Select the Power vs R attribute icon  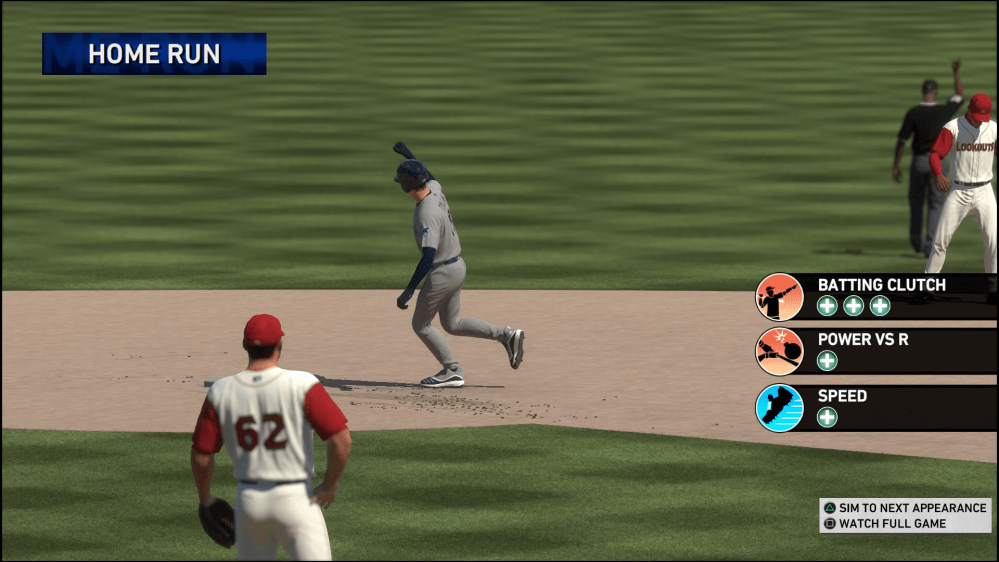[x=779, y=352]
